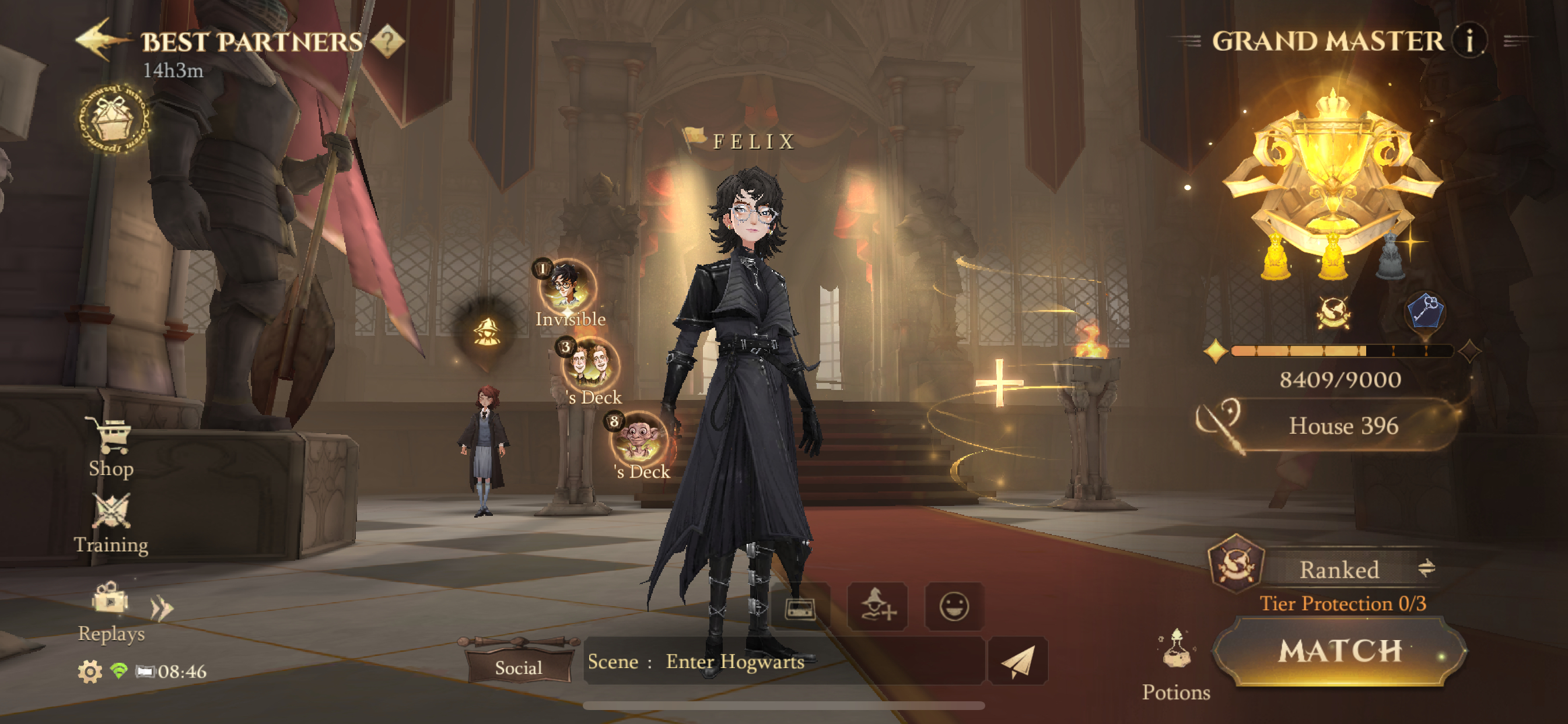Open the Shop
This screenshot has width=1568, height=724.
coord(111,448)
